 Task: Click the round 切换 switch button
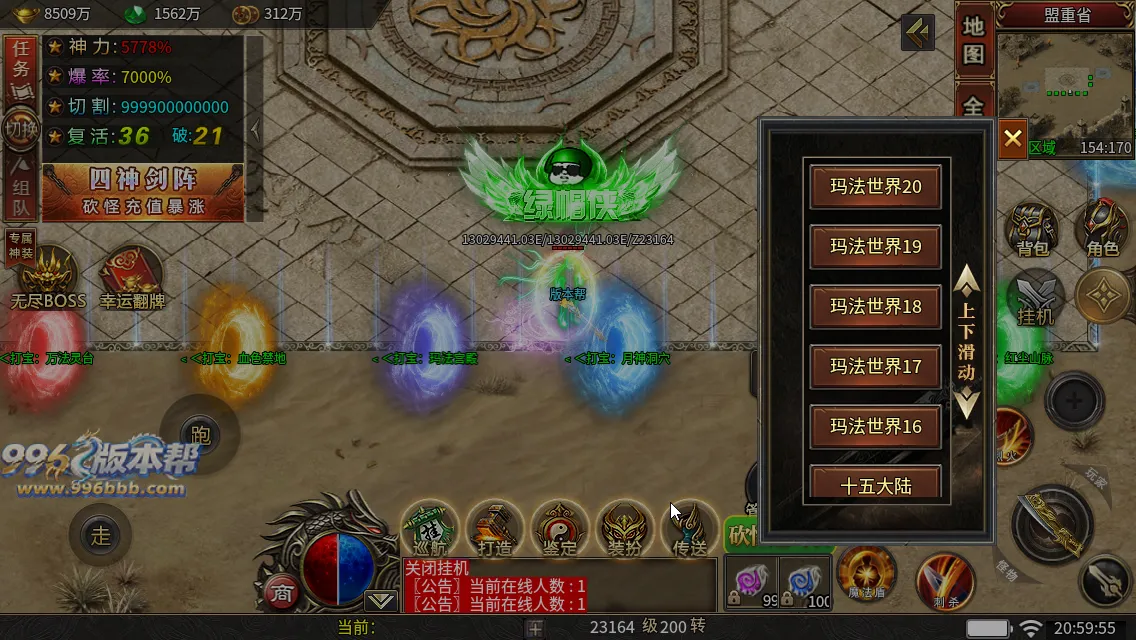click(20, 129)
